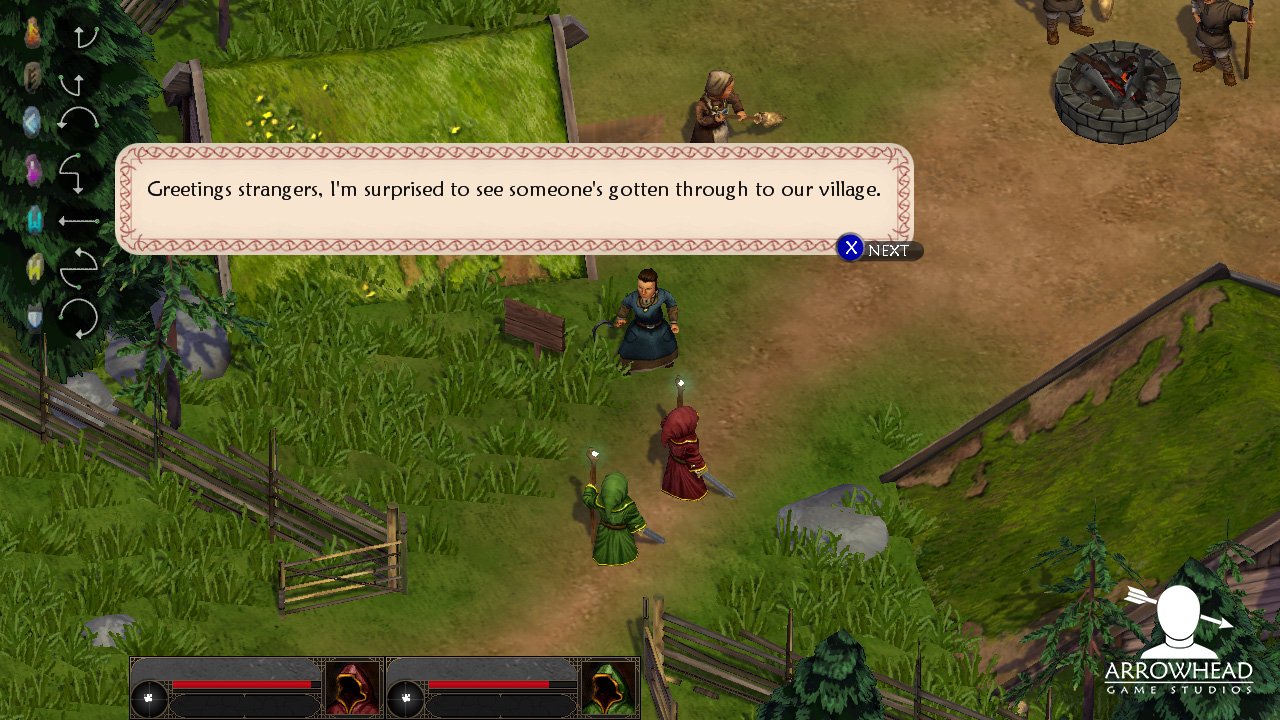Pick the pale blue arrow rune stone
Screen dimensions: 1280x720
[x=34, y=122]
